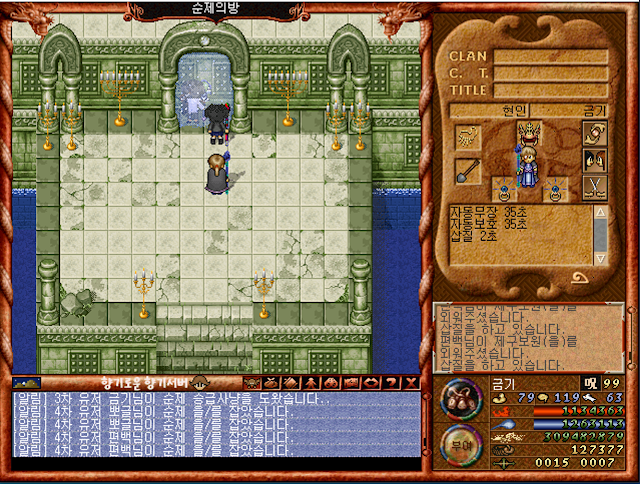The height and width of the screenshot is (484, 640).
Task: Select the crossed swords equipment slot
Action: click(595, 189)
